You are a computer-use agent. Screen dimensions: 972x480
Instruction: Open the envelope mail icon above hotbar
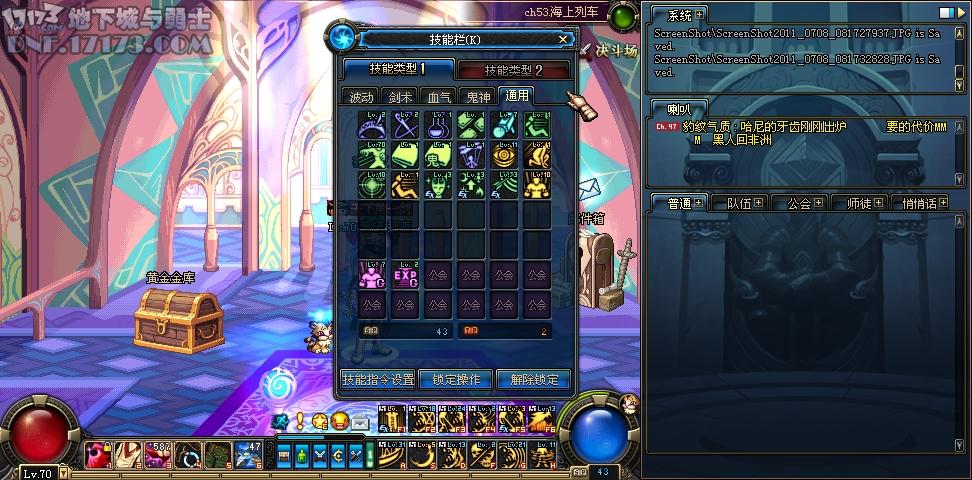point(360,422)
